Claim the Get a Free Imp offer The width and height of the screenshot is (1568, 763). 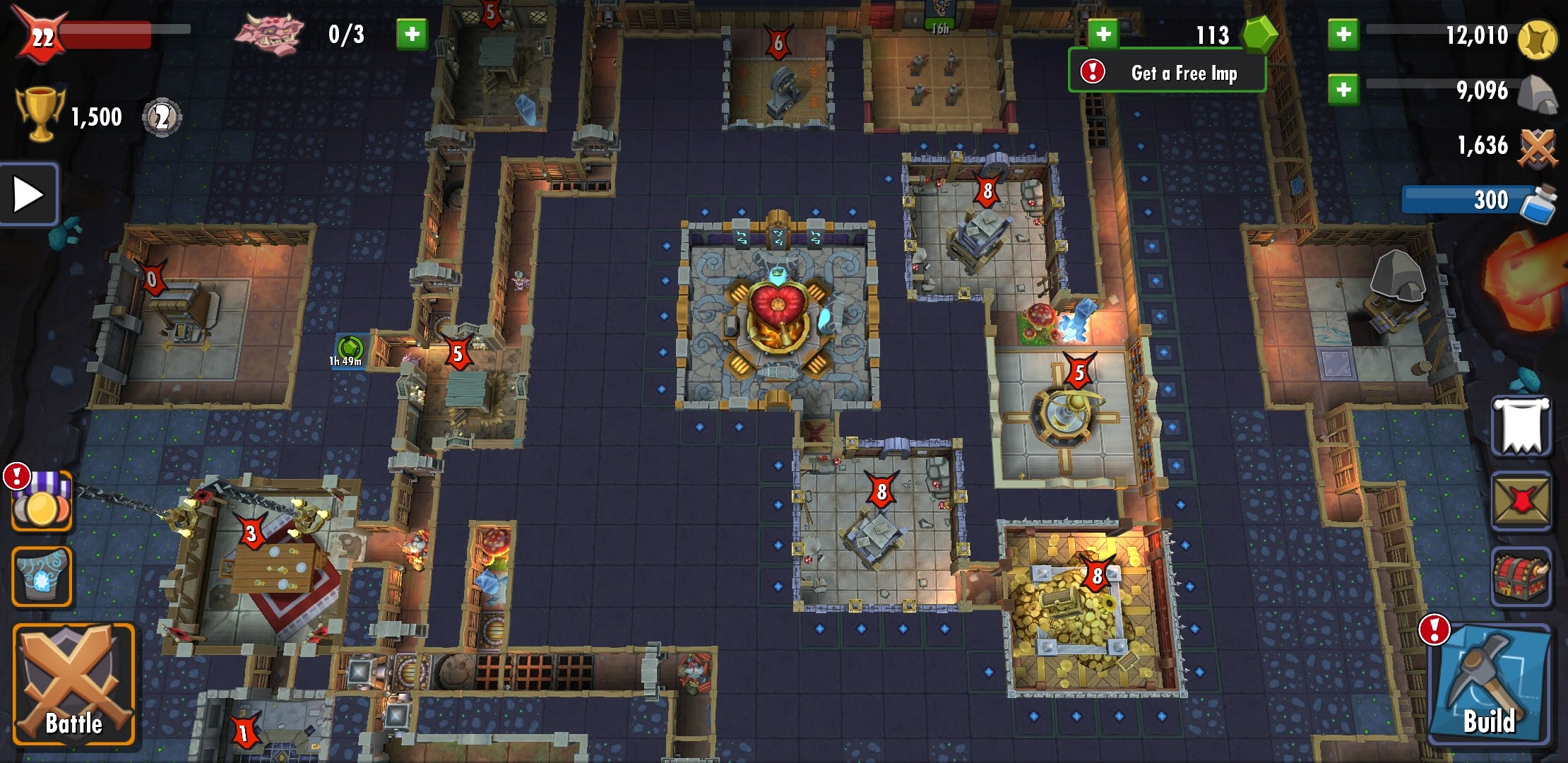coord(1167,72)
